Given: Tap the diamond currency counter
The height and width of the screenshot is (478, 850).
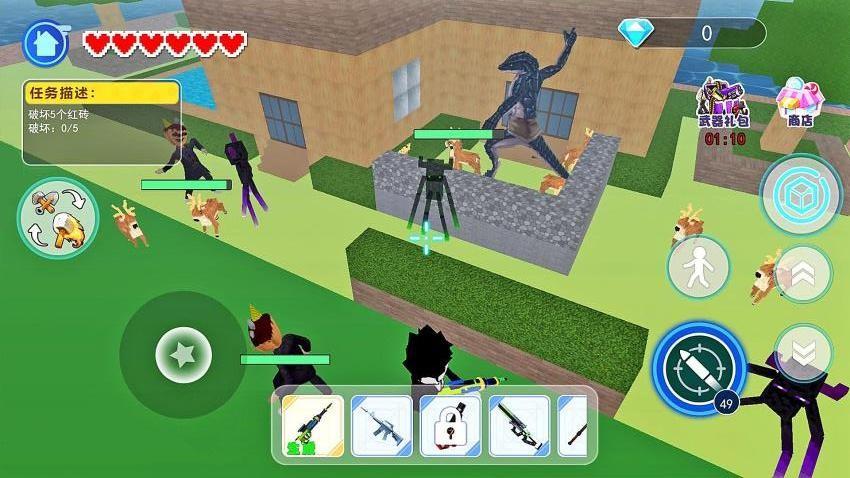Looking at the screenshot, I should click(691, 33).
